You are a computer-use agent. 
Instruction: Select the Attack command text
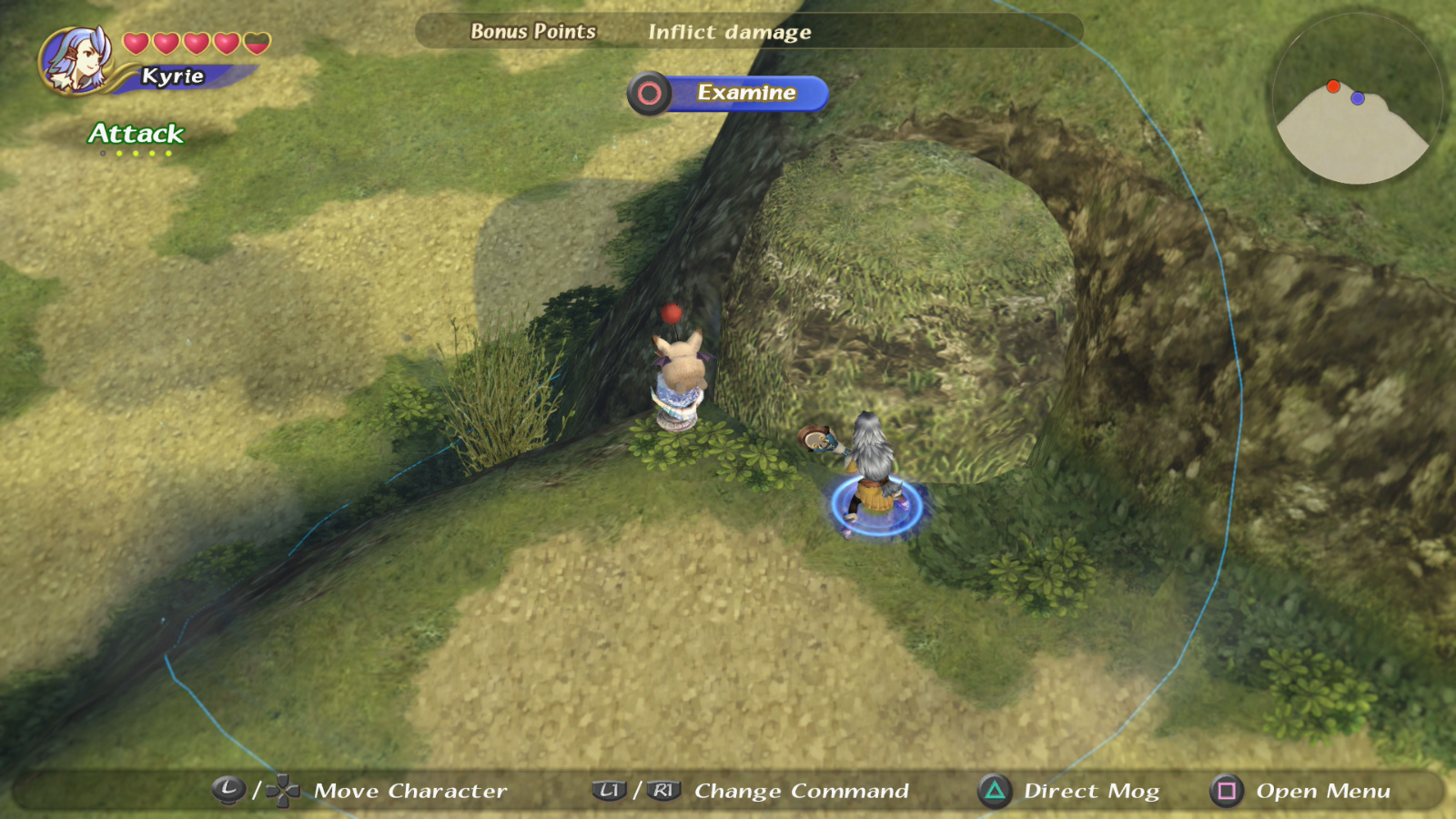pos(134,135)
